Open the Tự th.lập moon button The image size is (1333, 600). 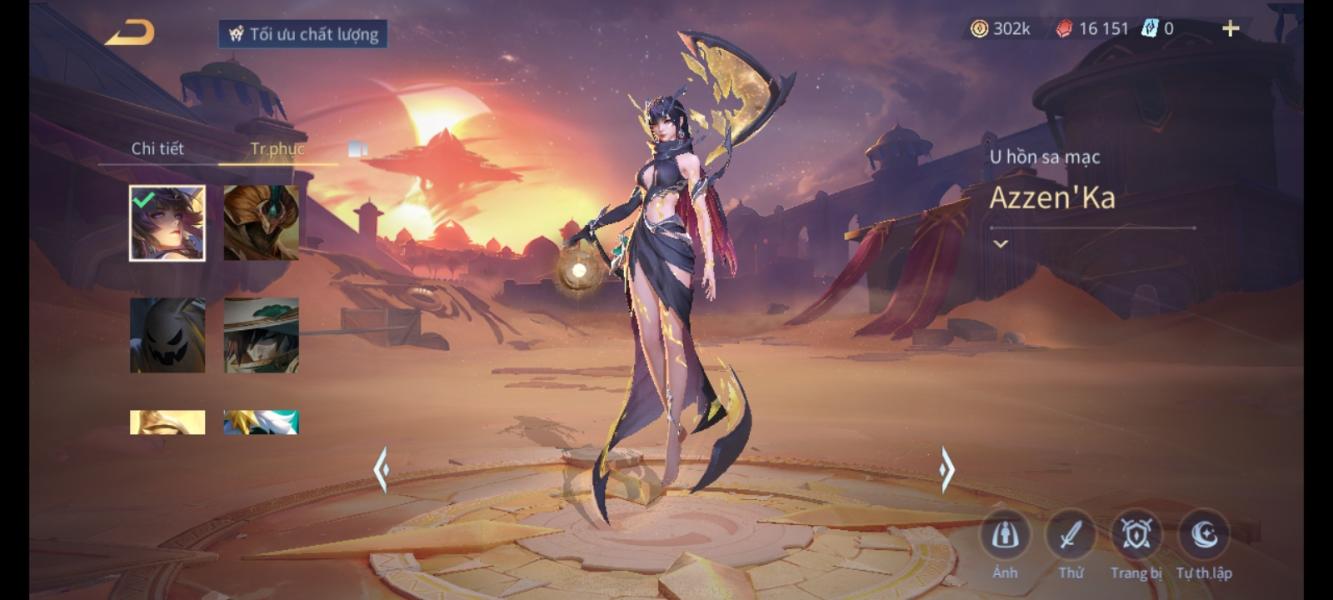pyautogui.click(x=1203, y=536)
